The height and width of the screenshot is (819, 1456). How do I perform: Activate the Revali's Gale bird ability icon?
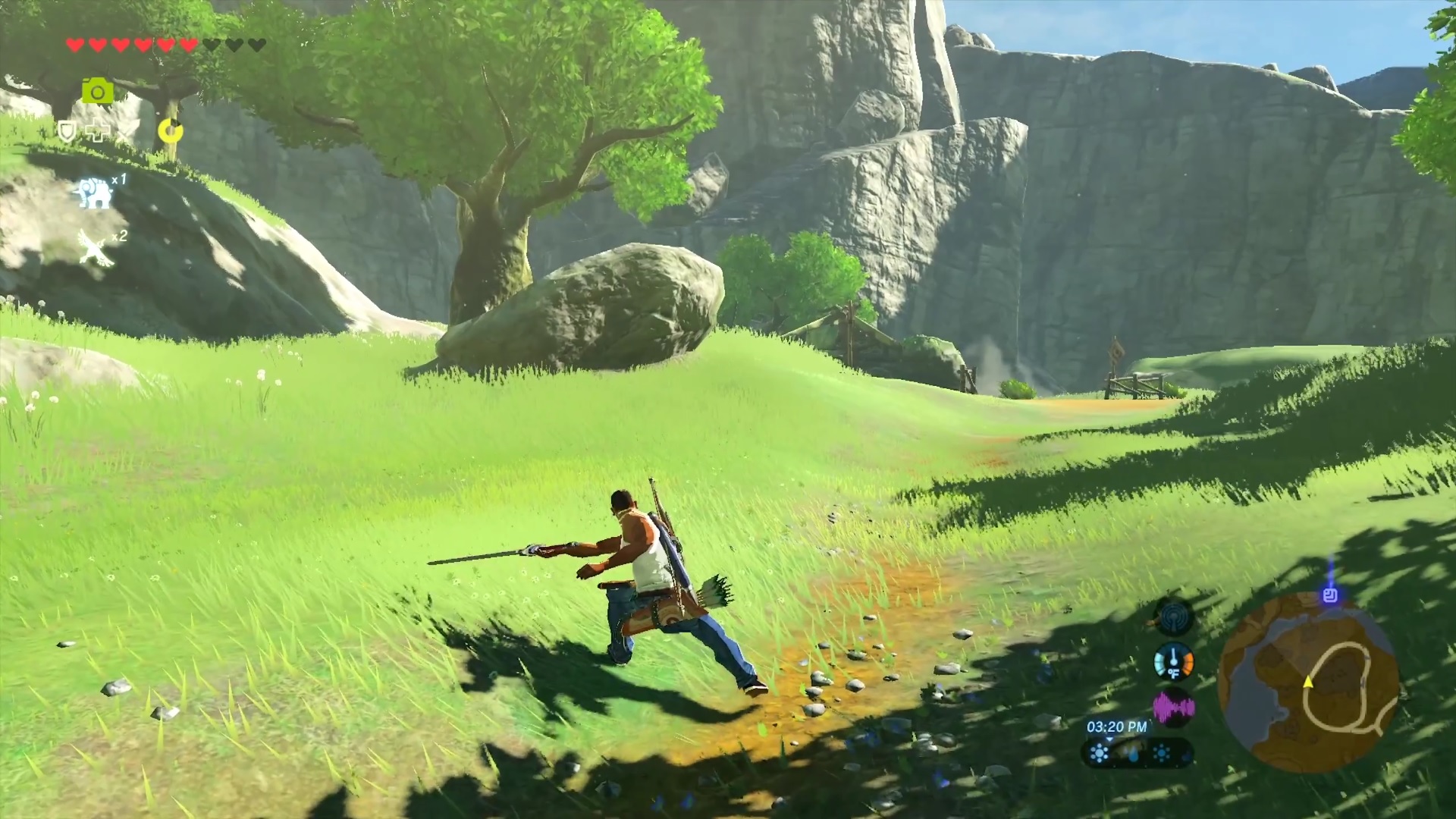[96, 248]
